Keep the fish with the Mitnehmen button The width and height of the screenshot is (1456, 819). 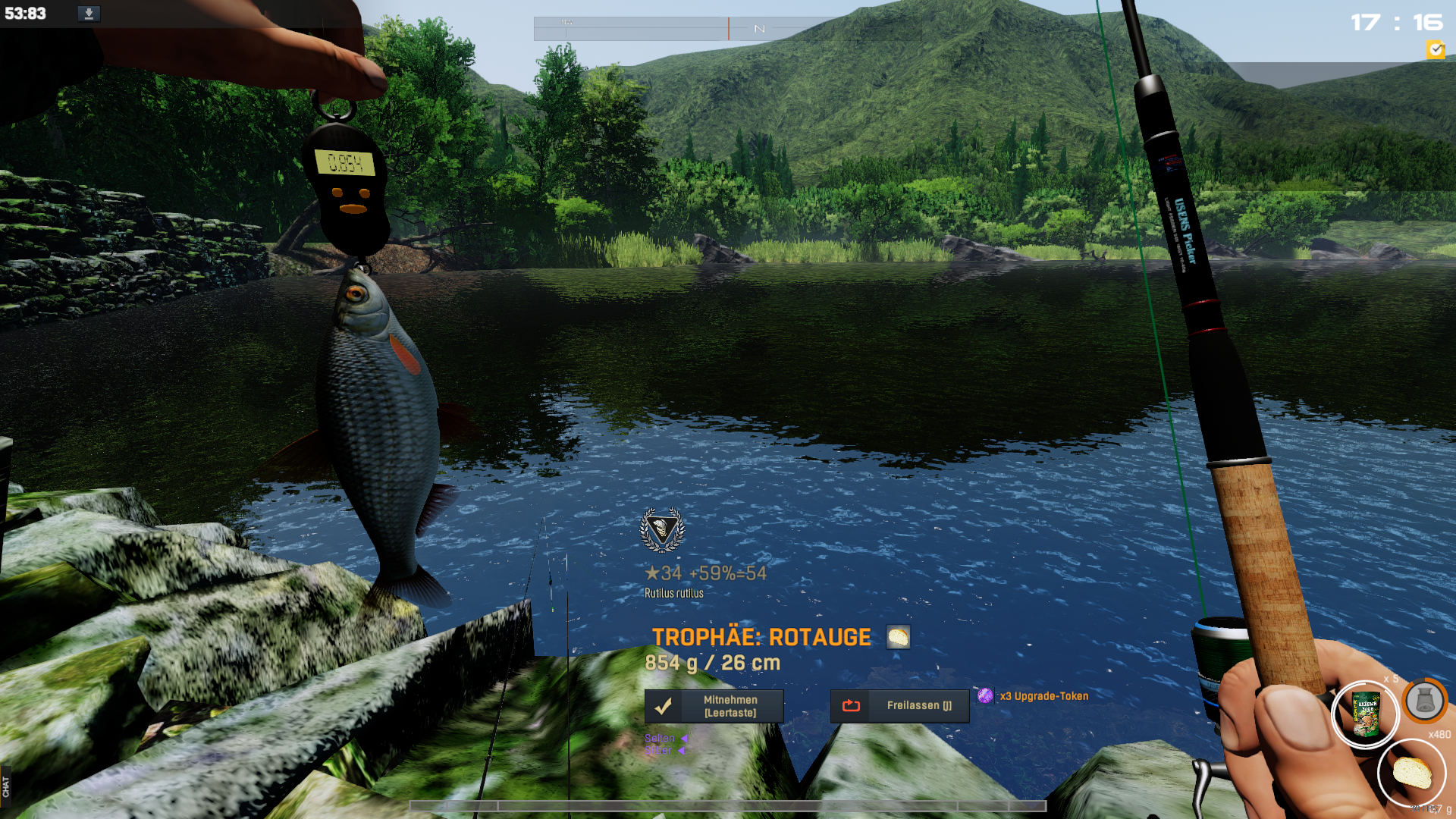pos(714,706)
